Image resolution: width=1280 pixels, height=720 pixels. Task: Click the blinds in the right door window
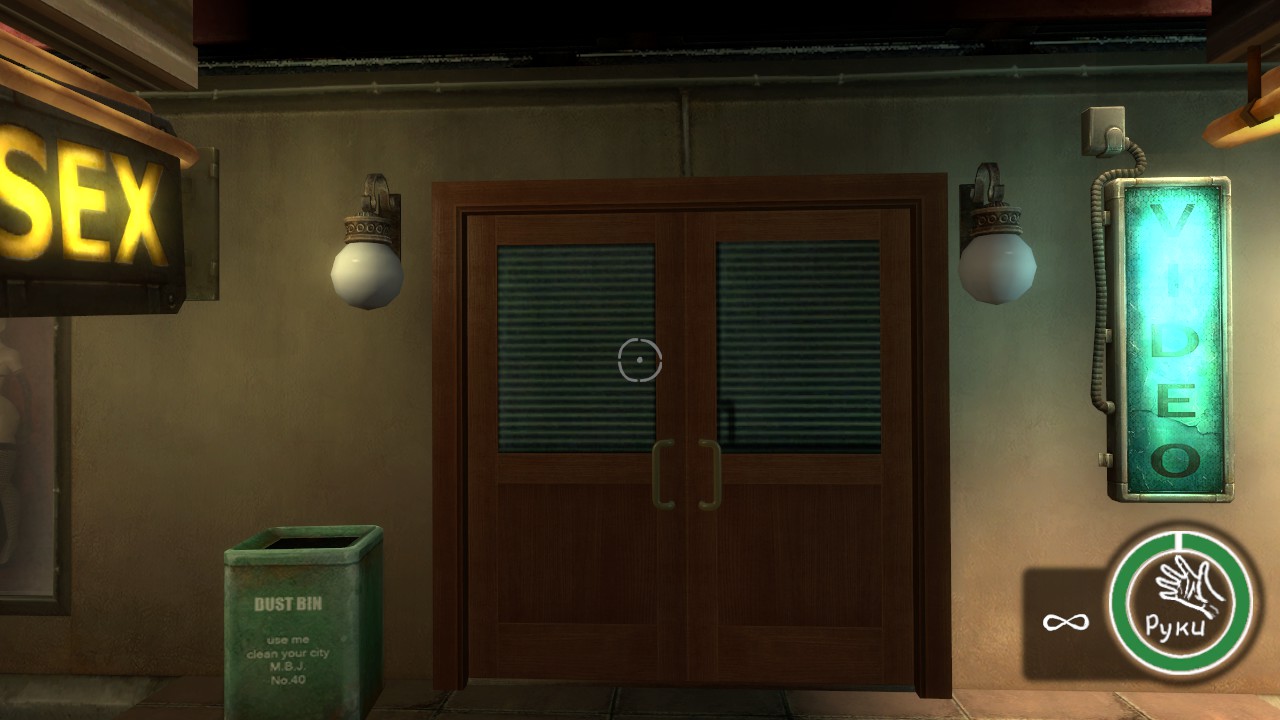point(800,340)
